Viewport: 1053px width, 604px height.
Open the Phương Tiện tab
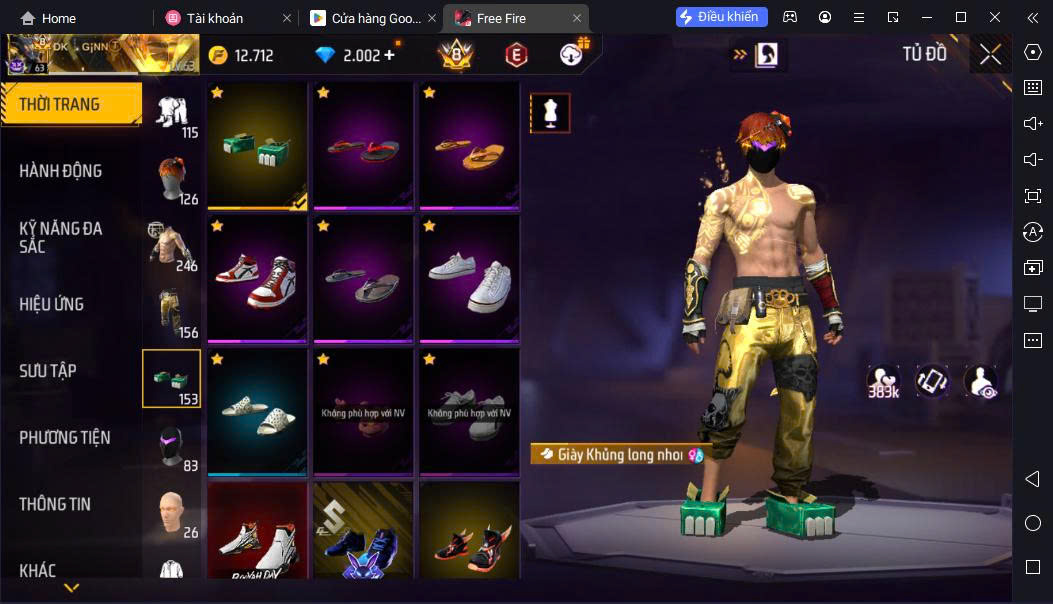pyautogui.click(x=65, y=437)
